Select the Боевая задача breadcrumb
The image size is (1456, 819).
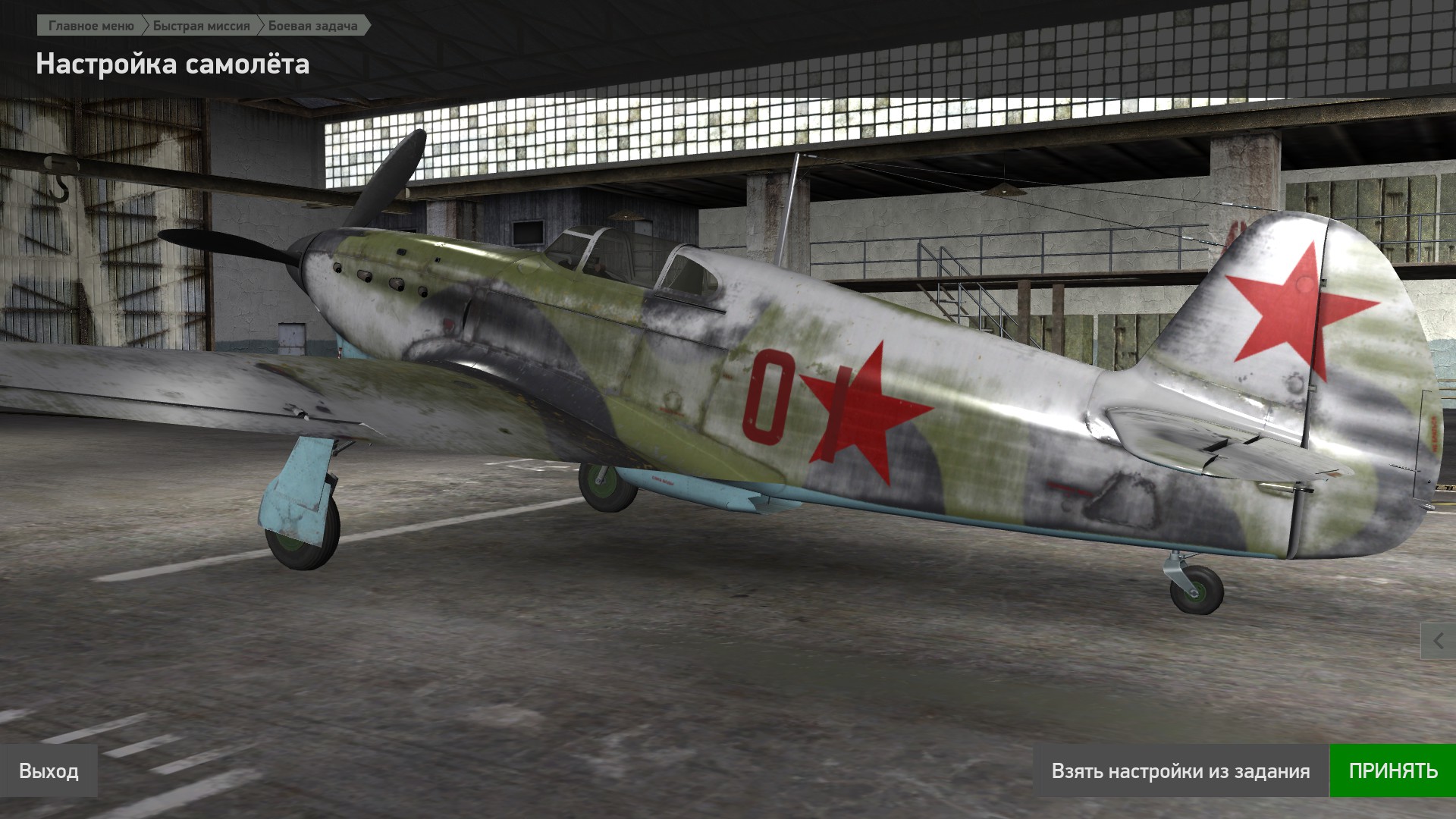coord(312,26)
